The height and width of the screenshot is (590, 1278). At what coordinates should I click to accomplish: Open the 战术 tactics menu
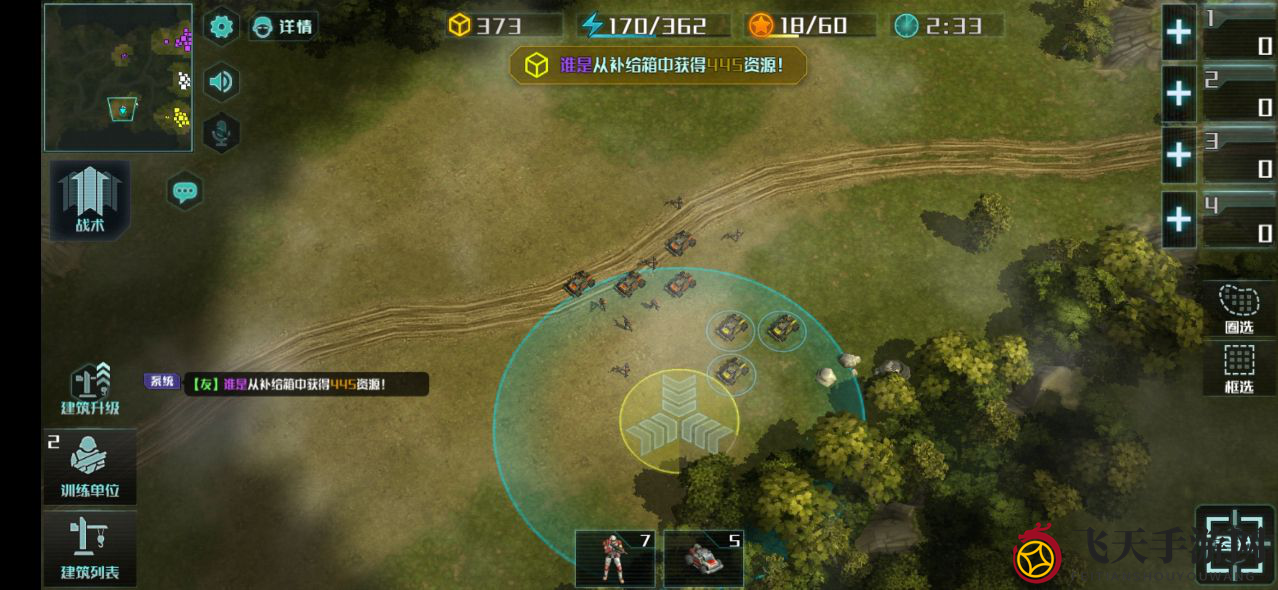(90, 200)
